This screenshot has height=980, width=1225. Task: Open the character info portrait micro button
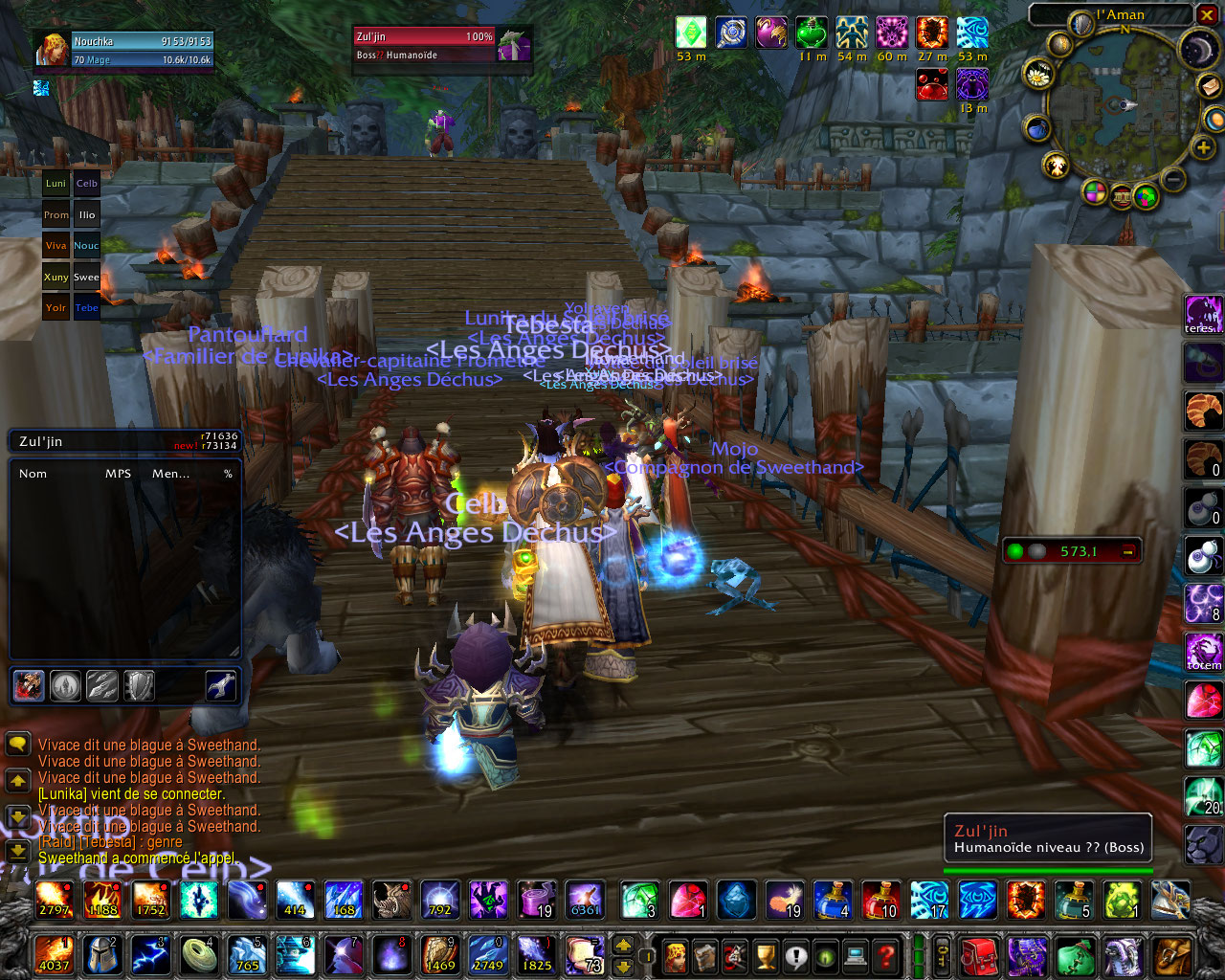point(676,955)
